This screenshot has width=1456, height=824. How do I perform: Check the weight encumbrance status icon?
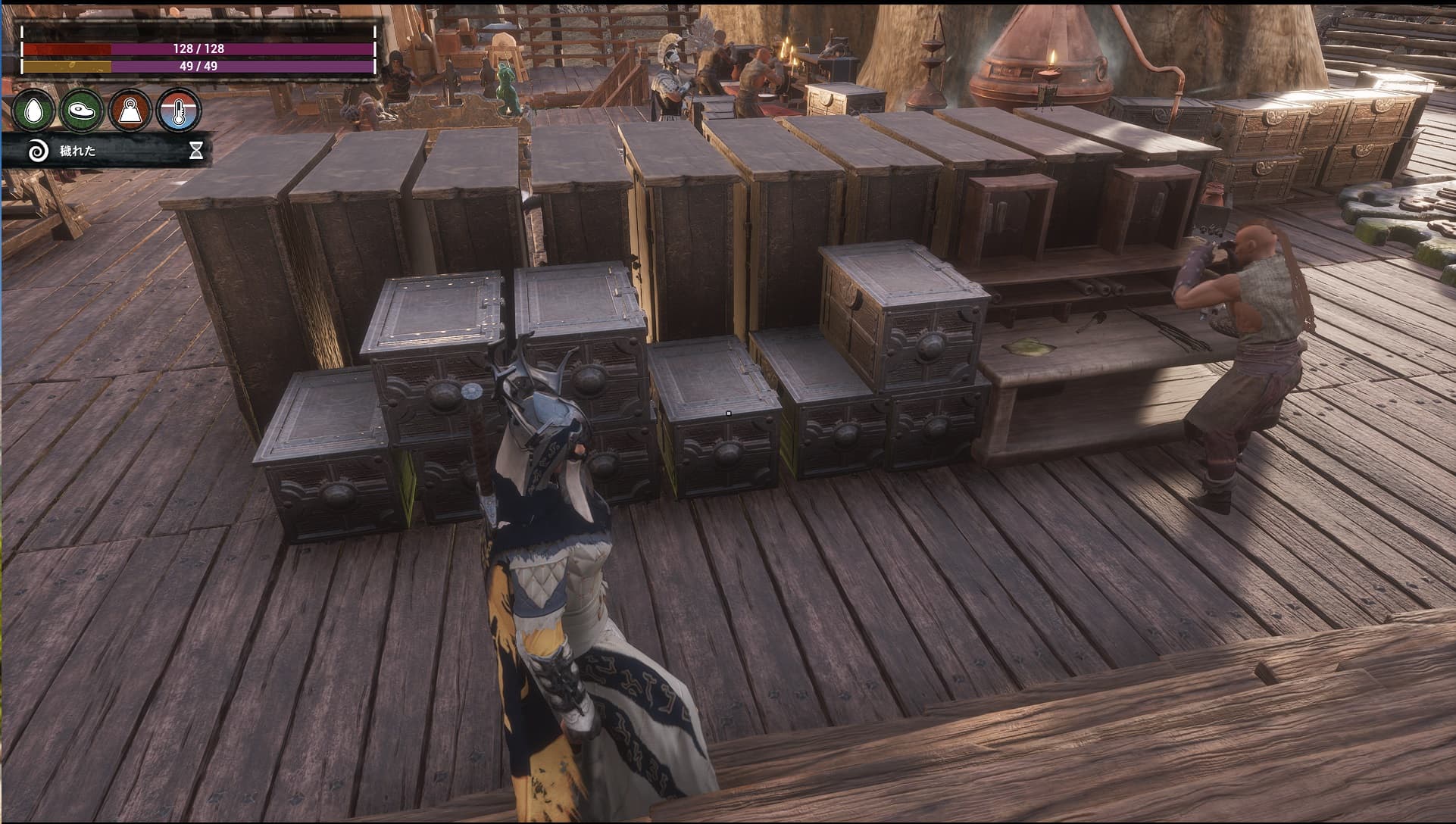coord(130,111)
